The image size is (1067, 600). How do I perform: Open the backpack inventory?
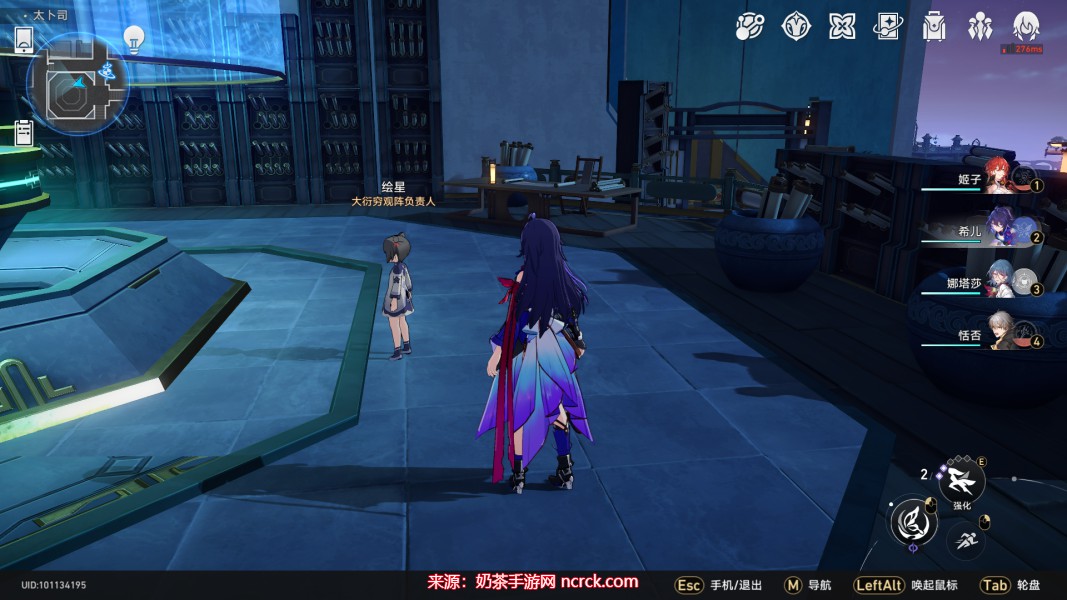[934, 26]
